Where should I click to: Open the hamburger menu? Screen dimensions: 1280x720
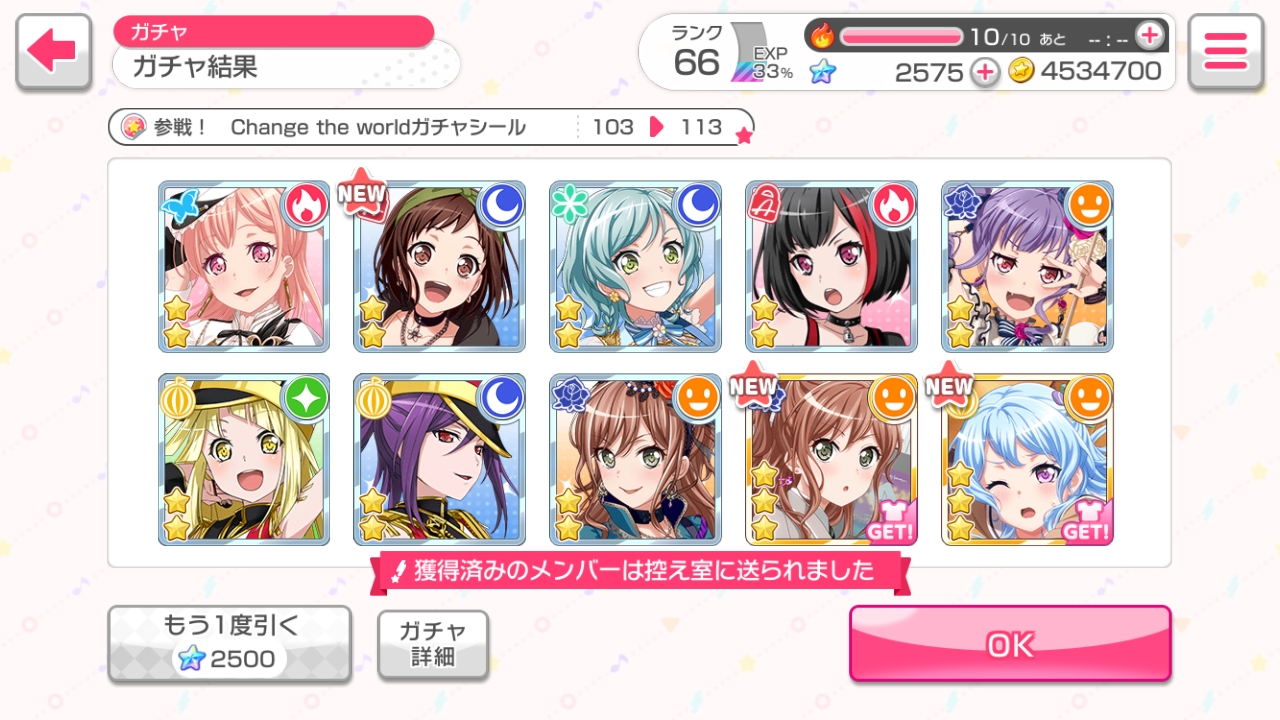point(1225,52)
